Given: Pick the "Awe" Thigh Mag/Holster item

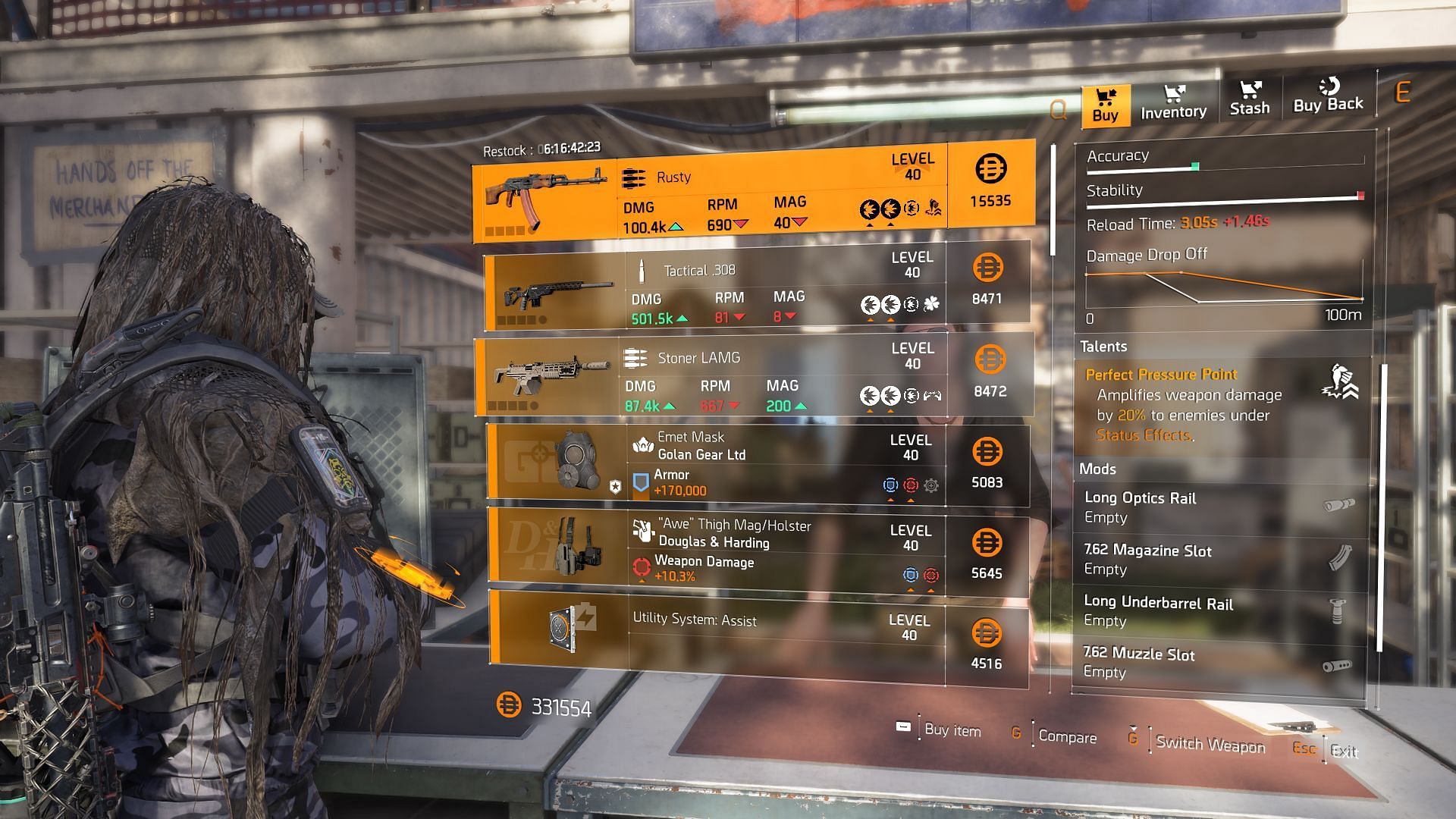Looking at the screenshot, I should (x=756, y=551).
